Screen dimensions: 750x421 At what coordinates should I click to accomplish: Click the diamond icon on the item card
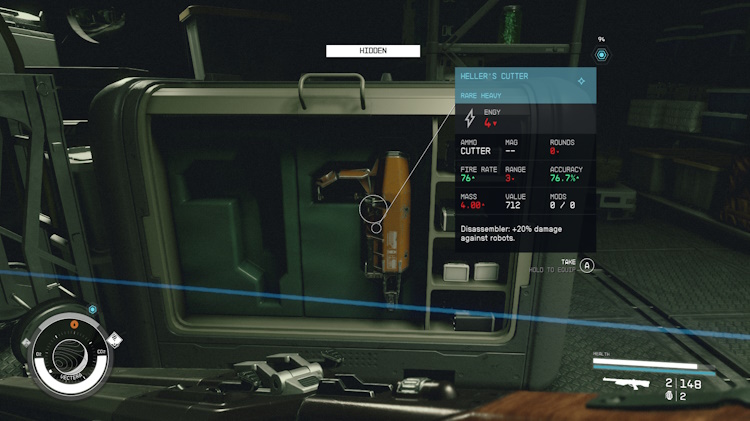[581, 79]
